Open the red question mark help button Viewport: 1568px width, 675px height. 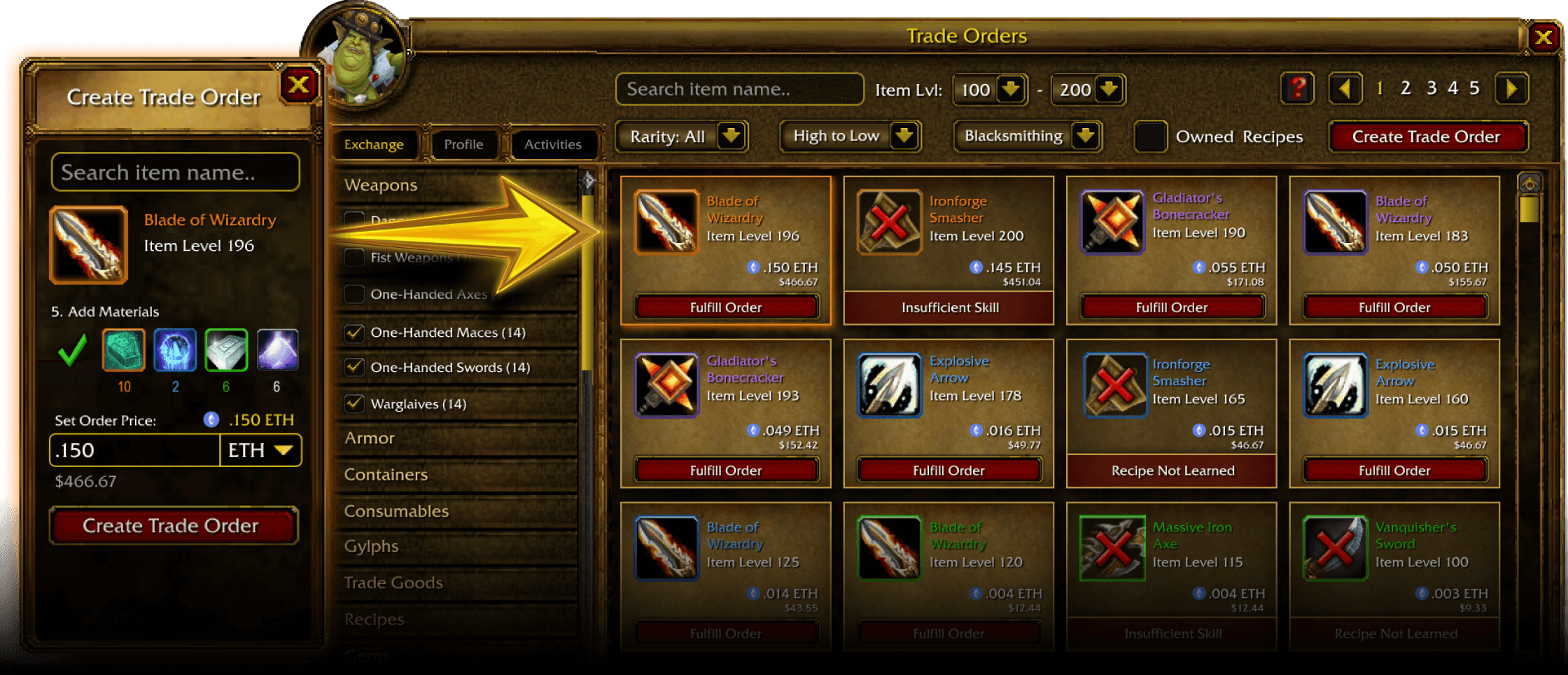pyautogui.click(x=1297, y=89)
